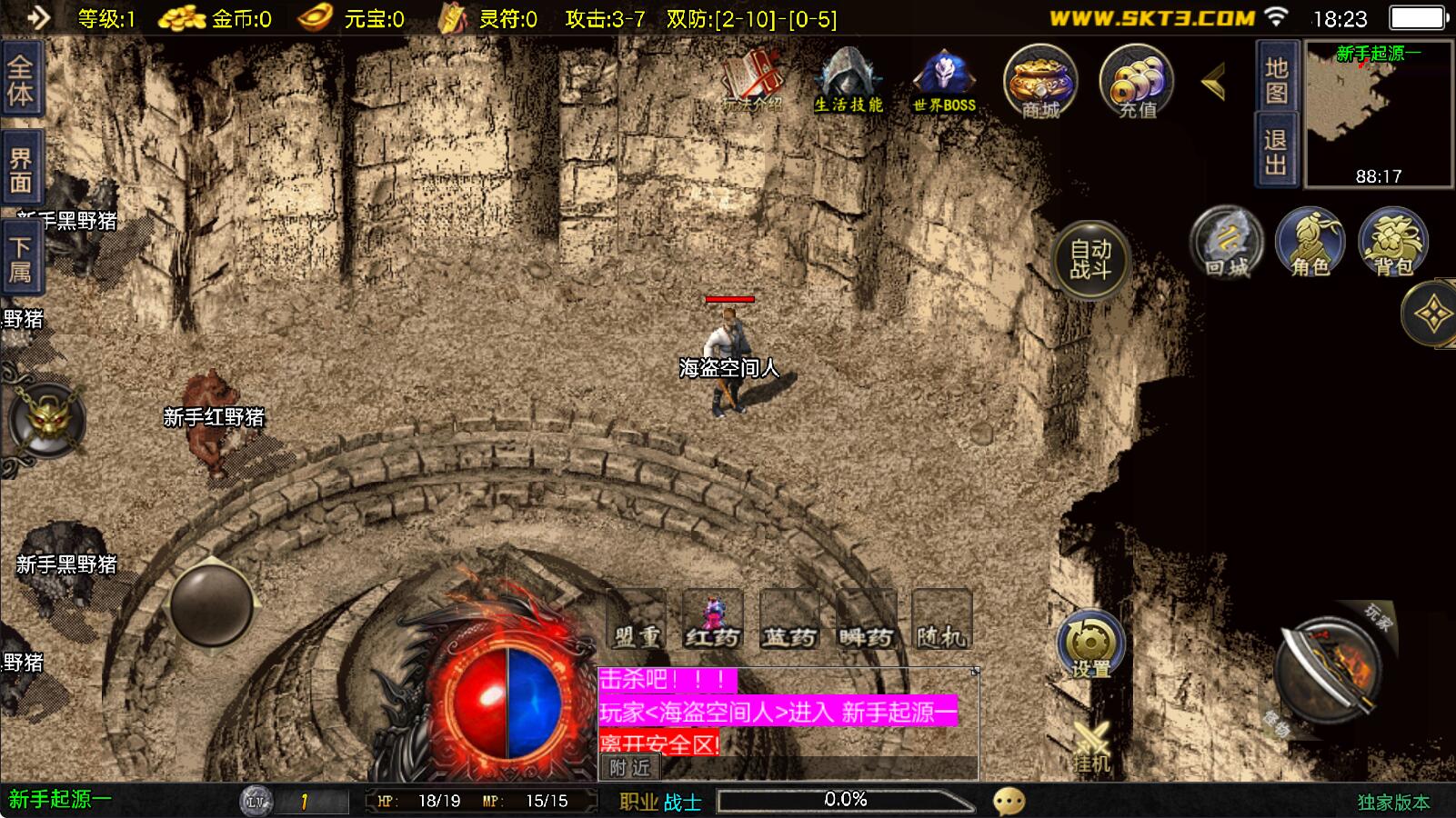1456x818 pixels.
Task: Collapse the top icon row with yellow arrow
Action: pyautogui.click(x=1214, y=83)
